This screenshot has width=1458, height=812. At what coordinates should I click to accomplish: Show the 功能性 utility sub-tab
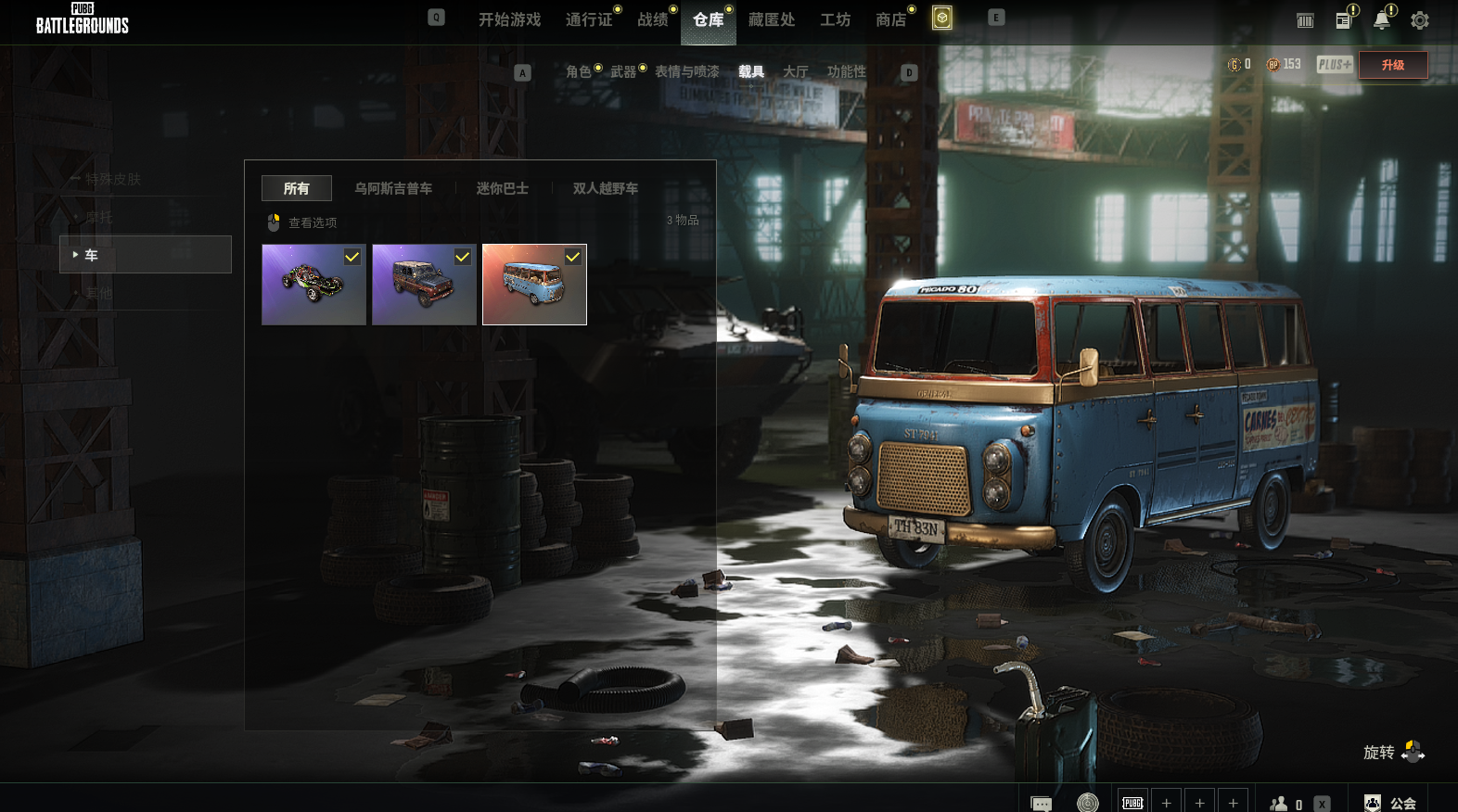tap(847, 71)
